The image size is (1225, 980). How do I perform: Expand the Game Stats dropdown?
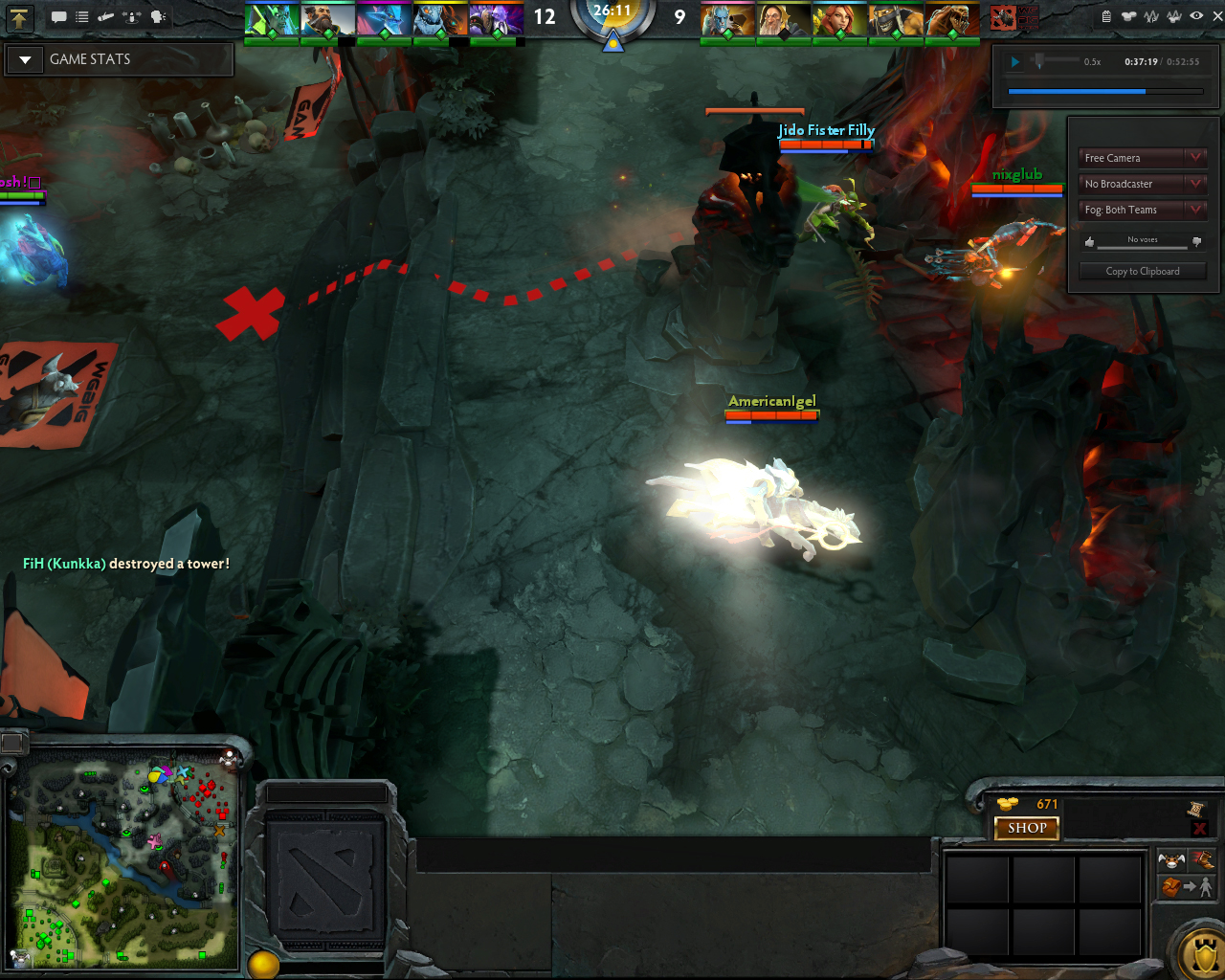(x=26, y=59)
